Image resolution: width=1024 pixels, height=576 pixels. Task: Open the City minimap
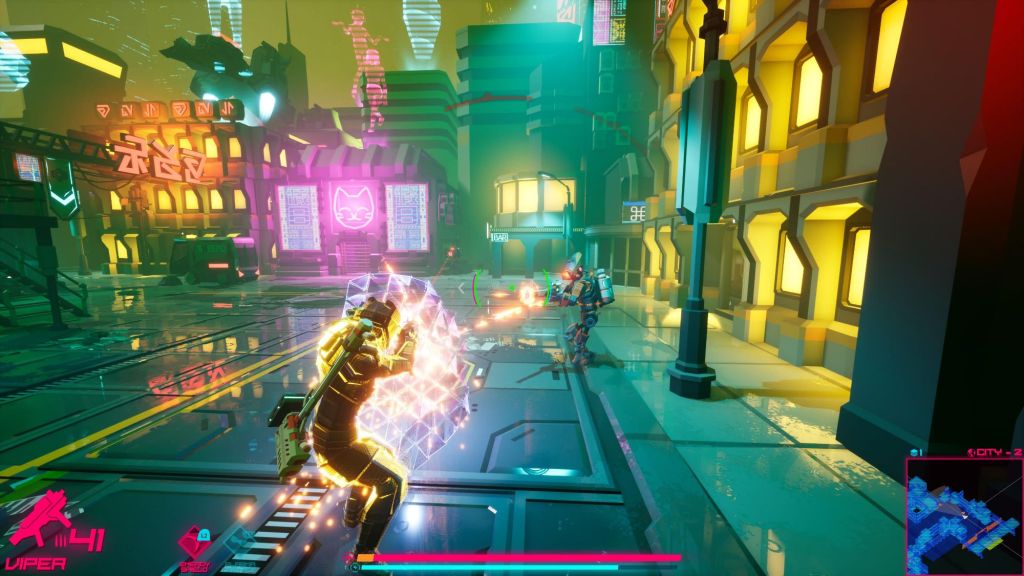(963, 516)
